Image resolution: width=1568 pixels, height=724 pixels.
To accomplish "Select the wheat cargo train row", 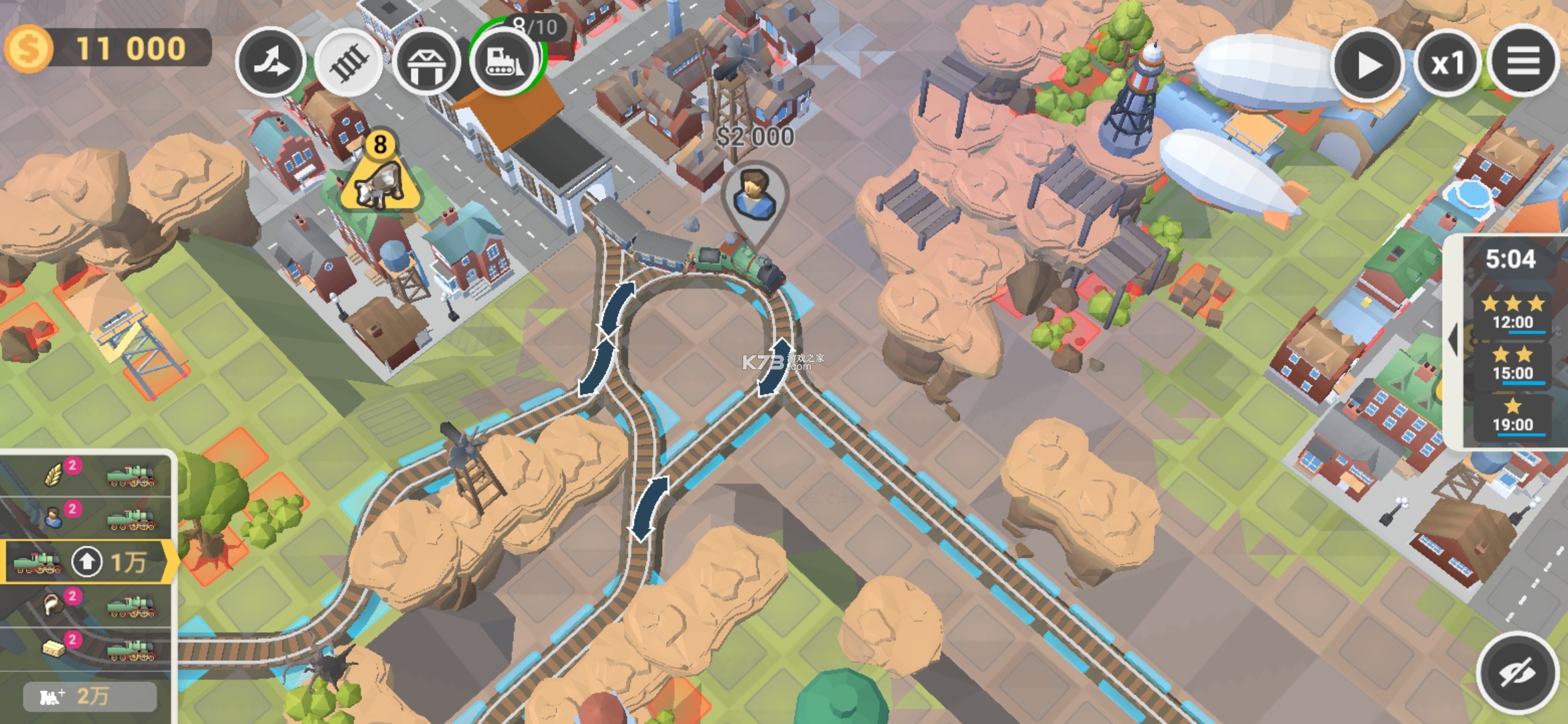I will tap(87, 475).
